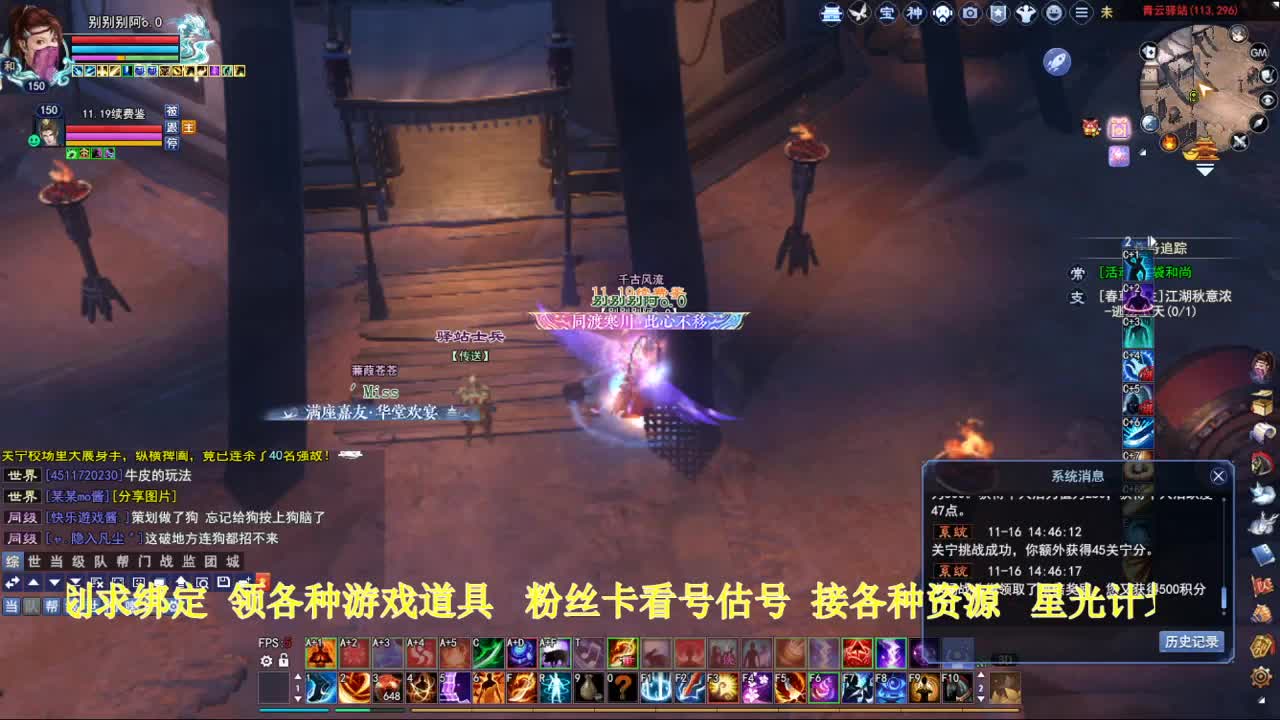Image resolution: width=1280 pixels, height=720 pixels.
Task: Open the hamburger menu icon at top right
Action: 1081,13
